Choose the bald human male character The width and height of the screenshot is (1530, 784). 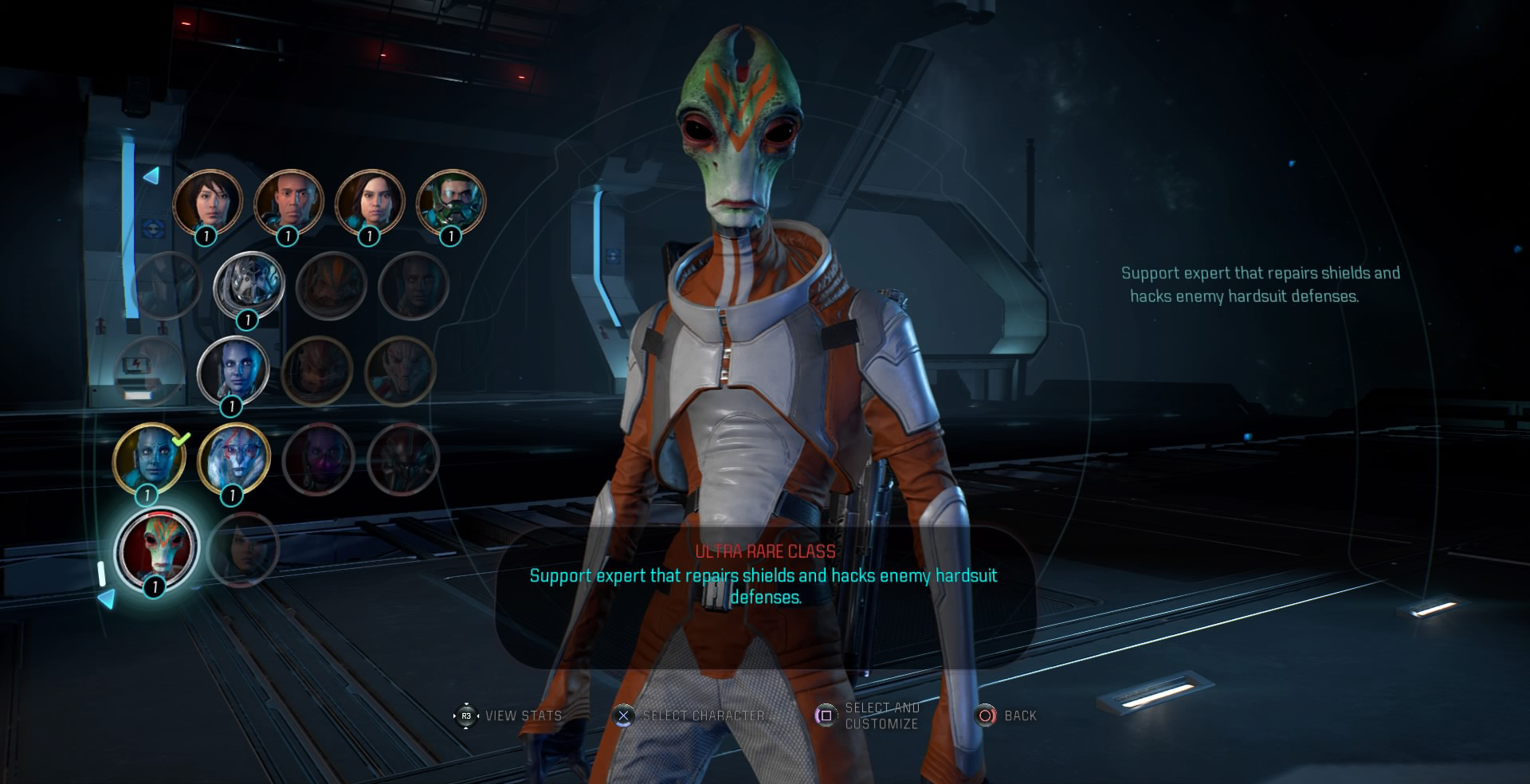pyautogui.click(x=288, y=202)
